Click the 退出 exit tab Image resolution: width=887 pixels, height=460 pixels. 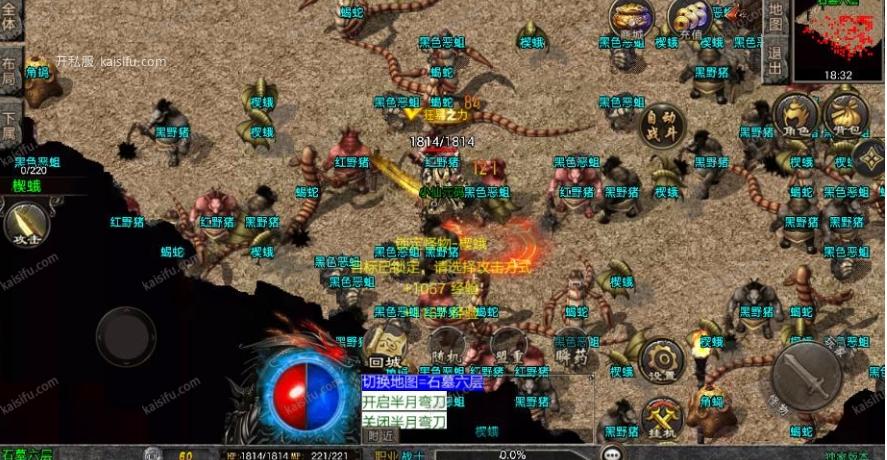point(776,60)
